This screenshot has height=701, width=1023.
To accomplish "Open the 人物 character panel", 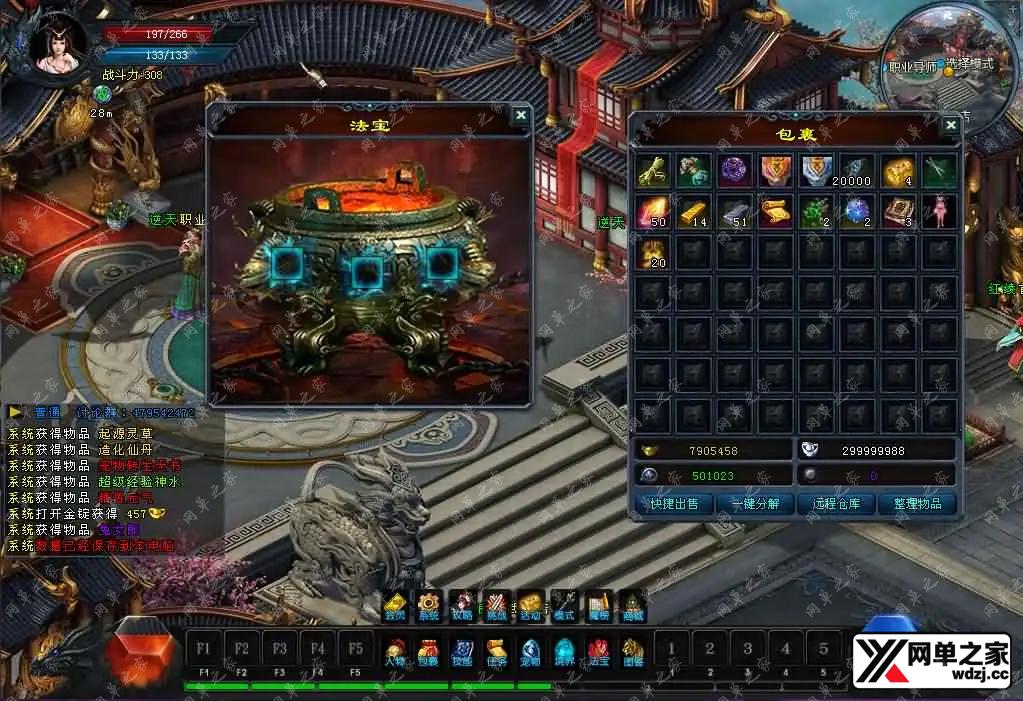I will click(395, 652).
